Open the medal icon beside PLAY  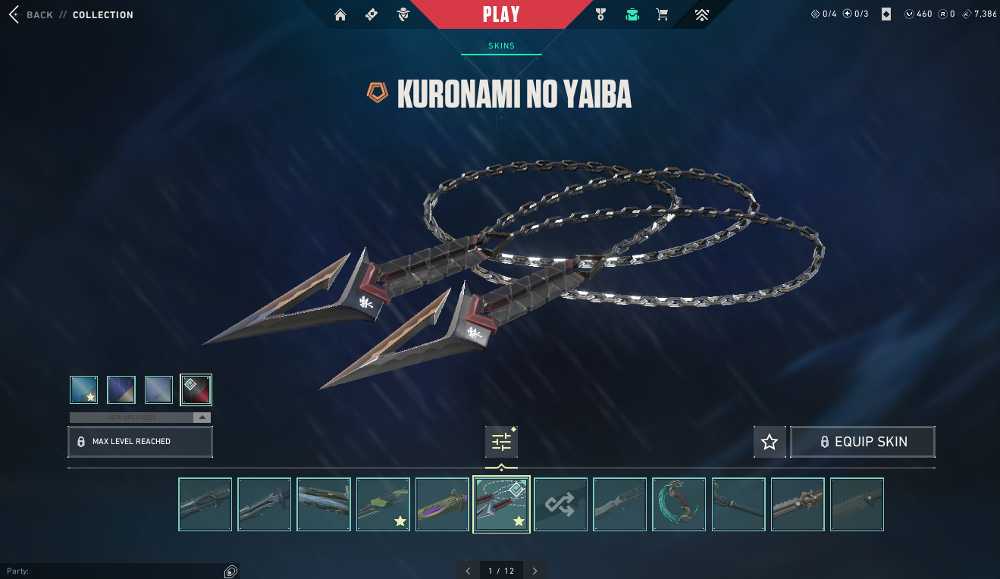click(601, 15)
